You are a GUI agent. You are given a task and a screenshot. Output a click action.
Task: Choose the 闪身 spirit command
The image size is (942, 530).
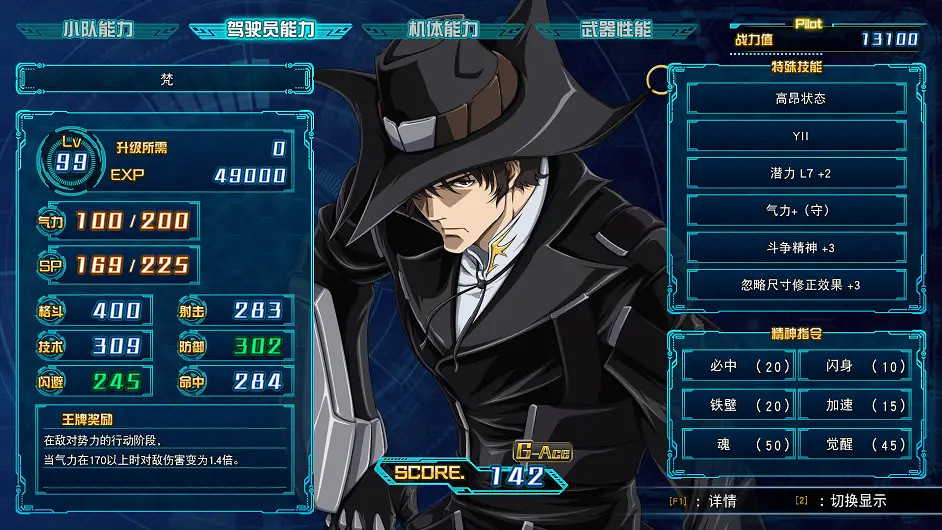coord(854,366)
